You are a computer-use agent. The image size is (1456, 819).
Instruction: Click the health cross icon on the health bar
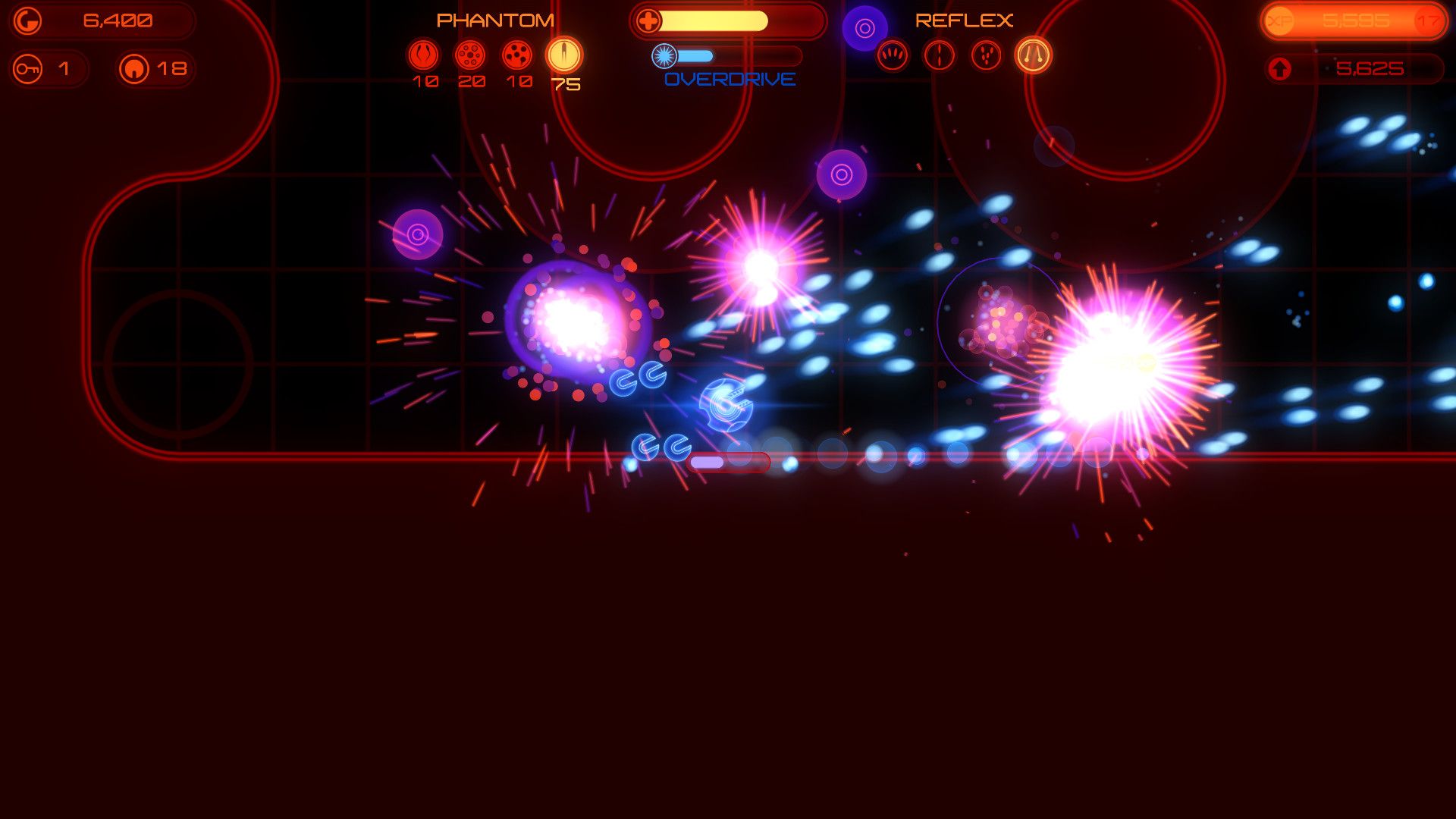tap(648, 20)
